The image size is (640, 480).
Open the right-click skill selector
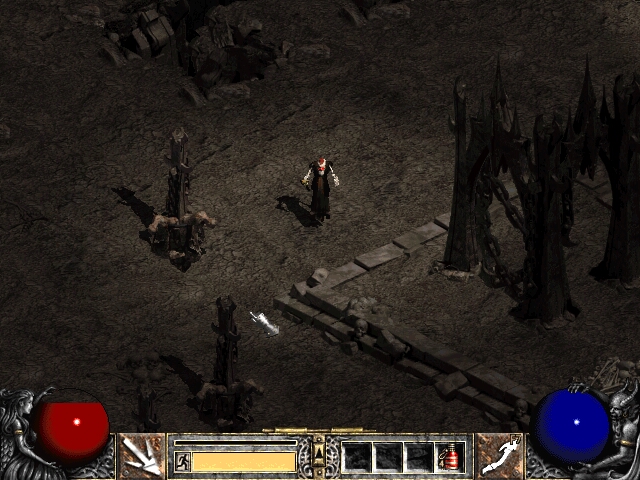[499, 456]
